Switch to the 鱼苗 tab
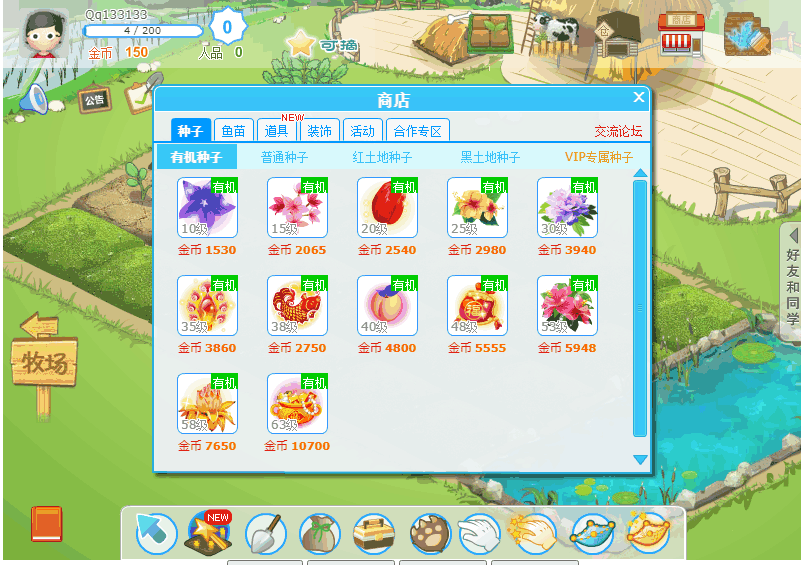This screenshot has height=565, width=801. click(233, 131)
